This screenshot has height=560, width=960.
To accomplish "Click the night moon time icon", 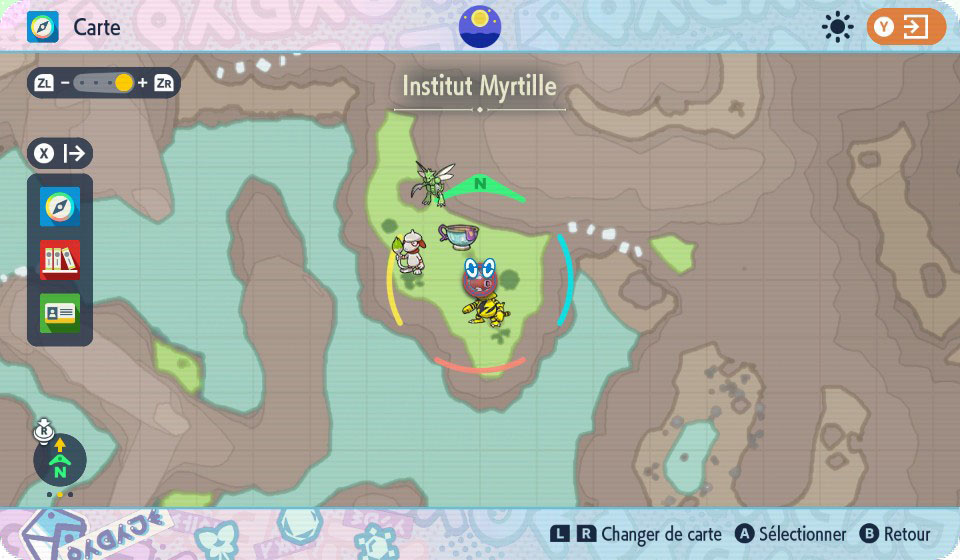I will pos(480,26).
